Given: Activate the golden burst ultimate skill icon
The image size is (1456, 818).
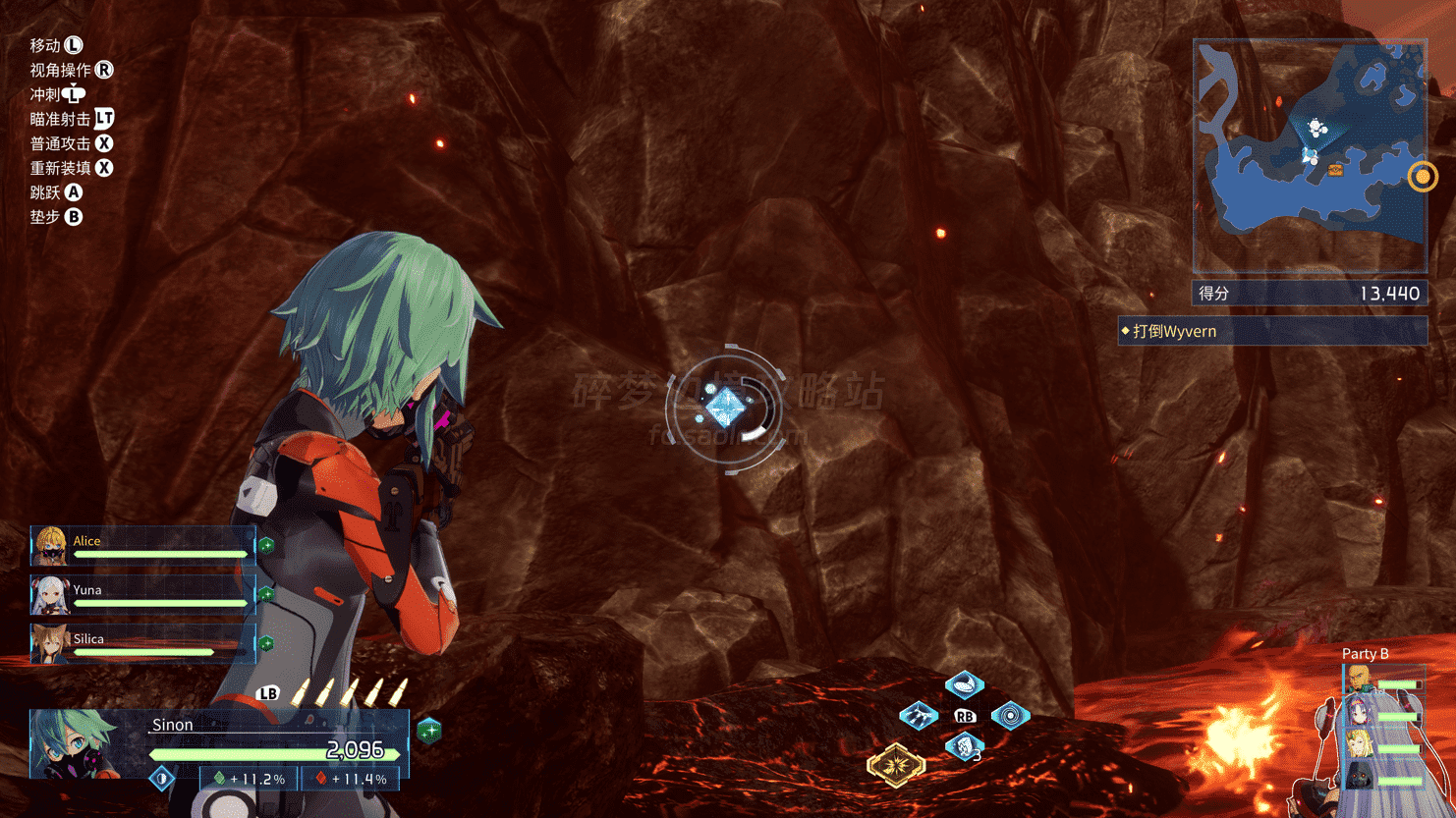Looking at the screenshot, I should 895,764.
